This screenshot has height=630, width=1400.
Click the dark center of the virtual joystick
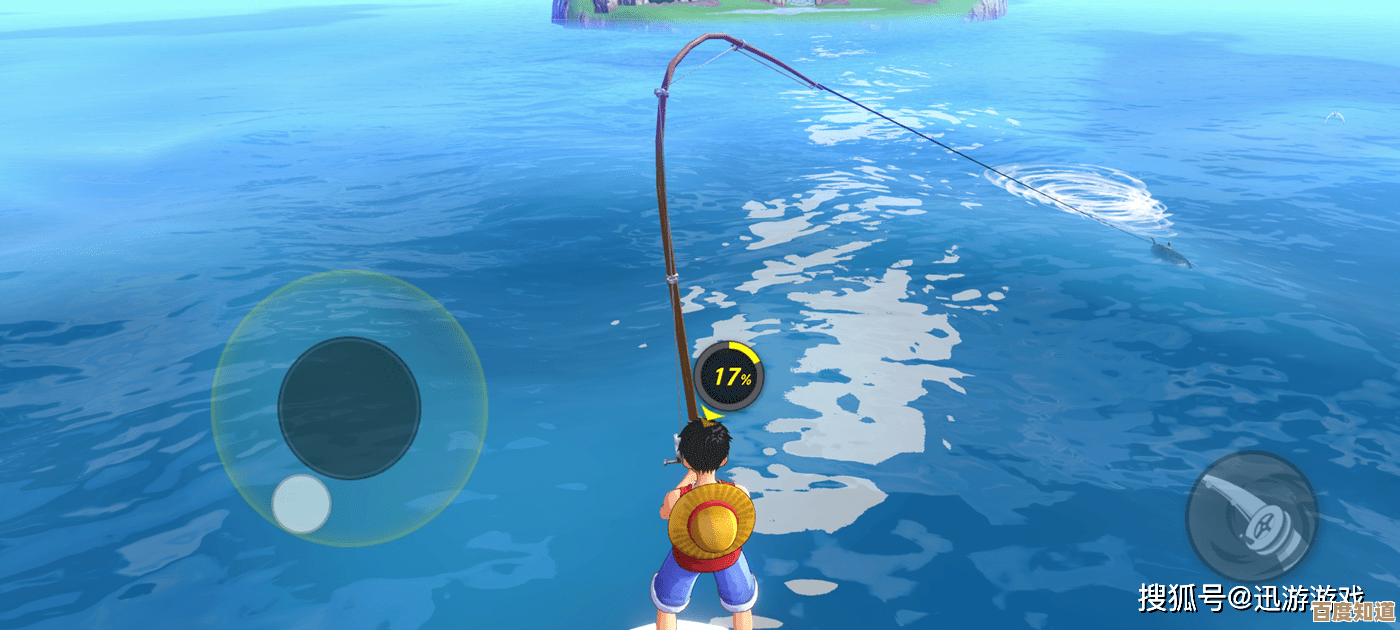[x=349, y=408]
